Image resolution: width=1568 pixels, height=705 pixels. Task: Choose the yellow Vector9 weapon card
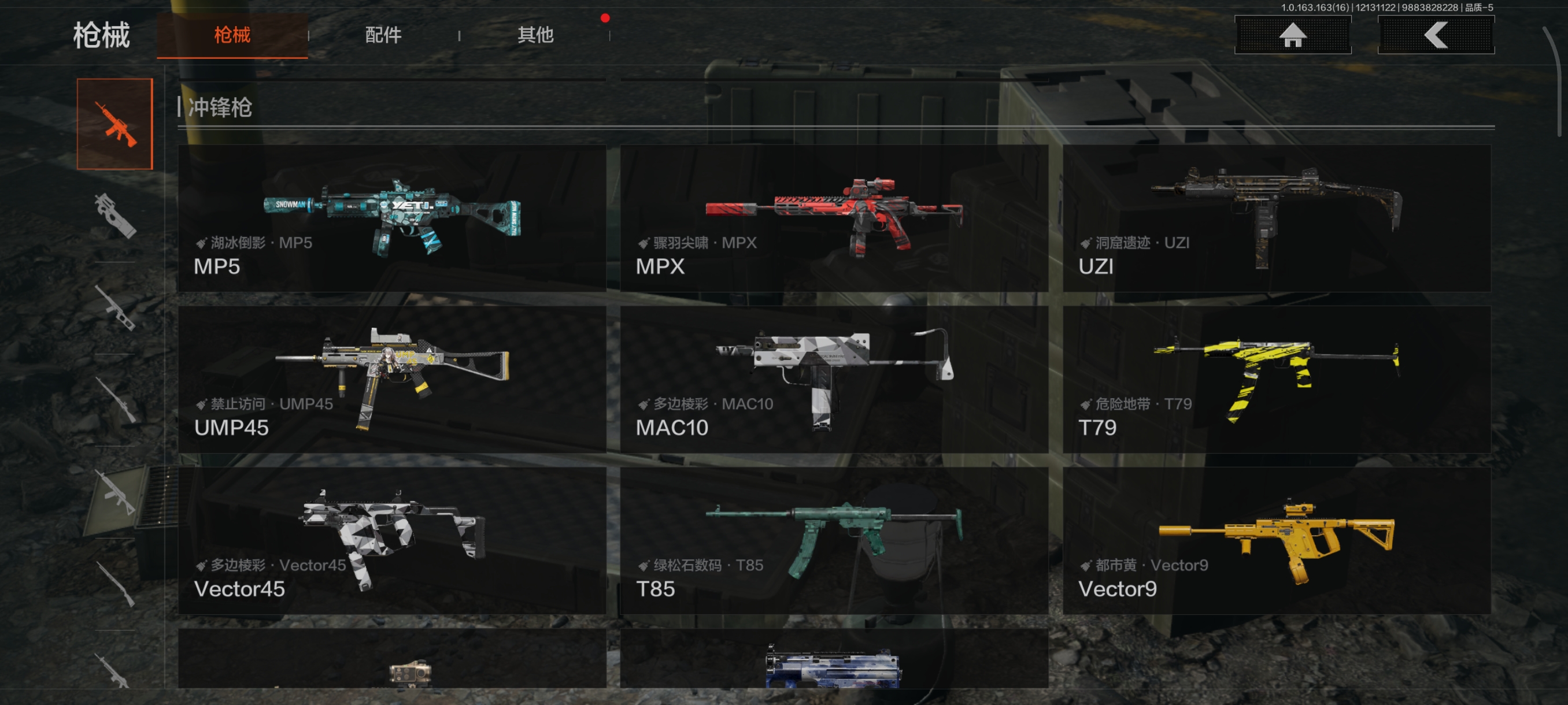[1277, 541]
